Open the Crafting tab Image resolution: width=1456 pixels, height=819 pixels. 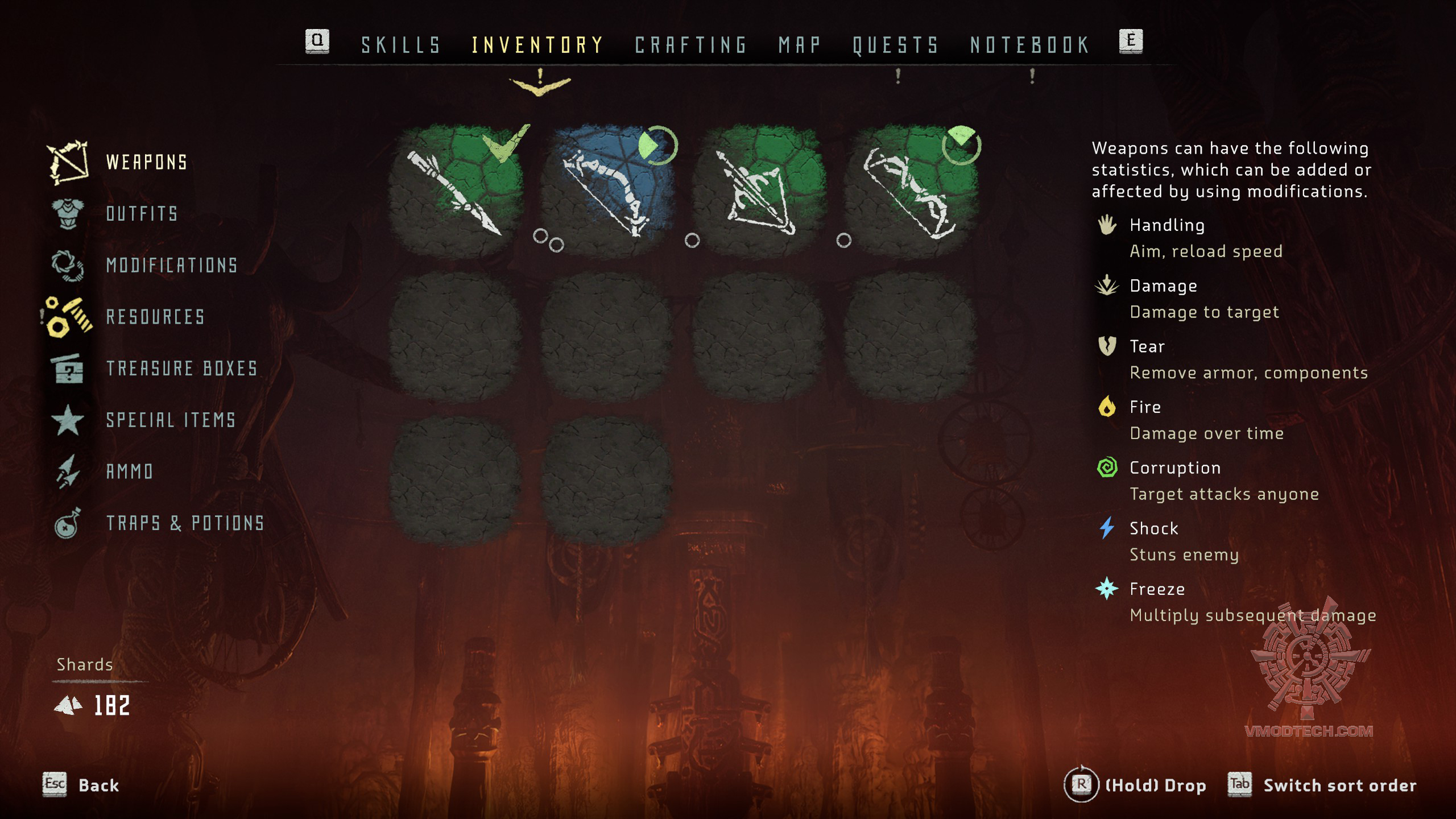pyautogui.click(x=690, y=45)
